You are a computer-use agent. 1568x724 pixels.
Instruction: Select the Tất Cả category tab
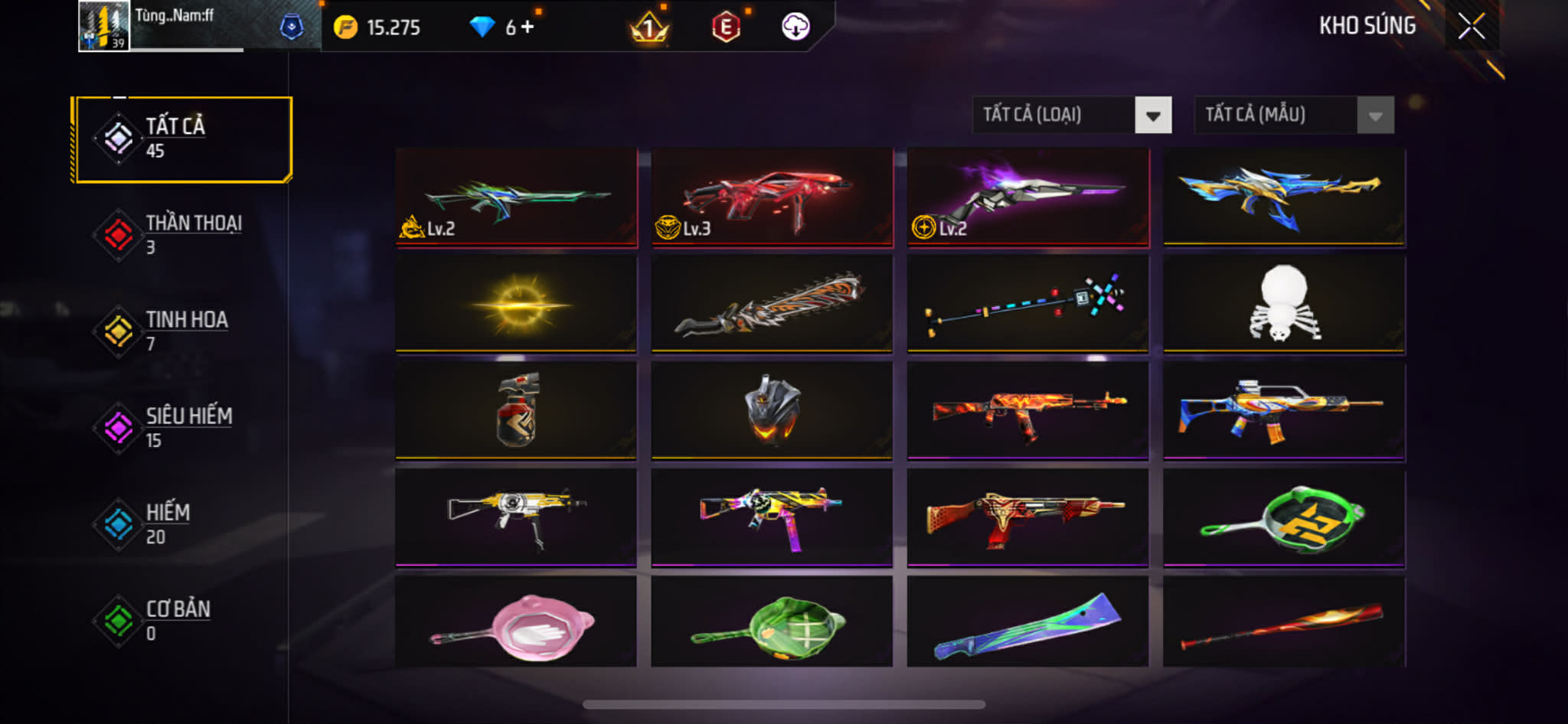coord(182,139)
